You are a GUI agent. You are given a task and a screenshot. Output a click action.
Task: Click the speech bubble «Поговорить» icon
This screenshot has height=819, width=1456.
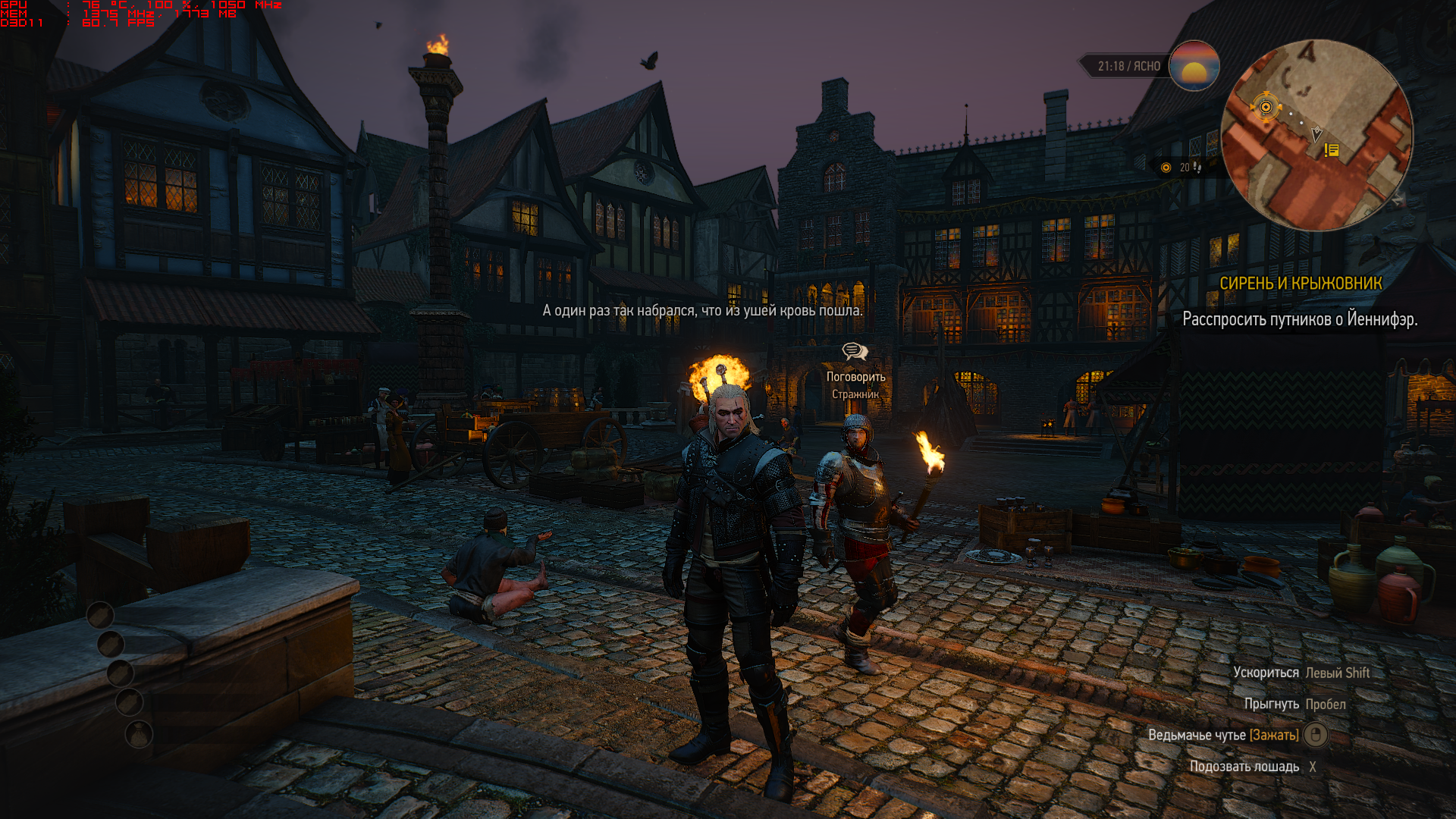click(x=855, y=351)
